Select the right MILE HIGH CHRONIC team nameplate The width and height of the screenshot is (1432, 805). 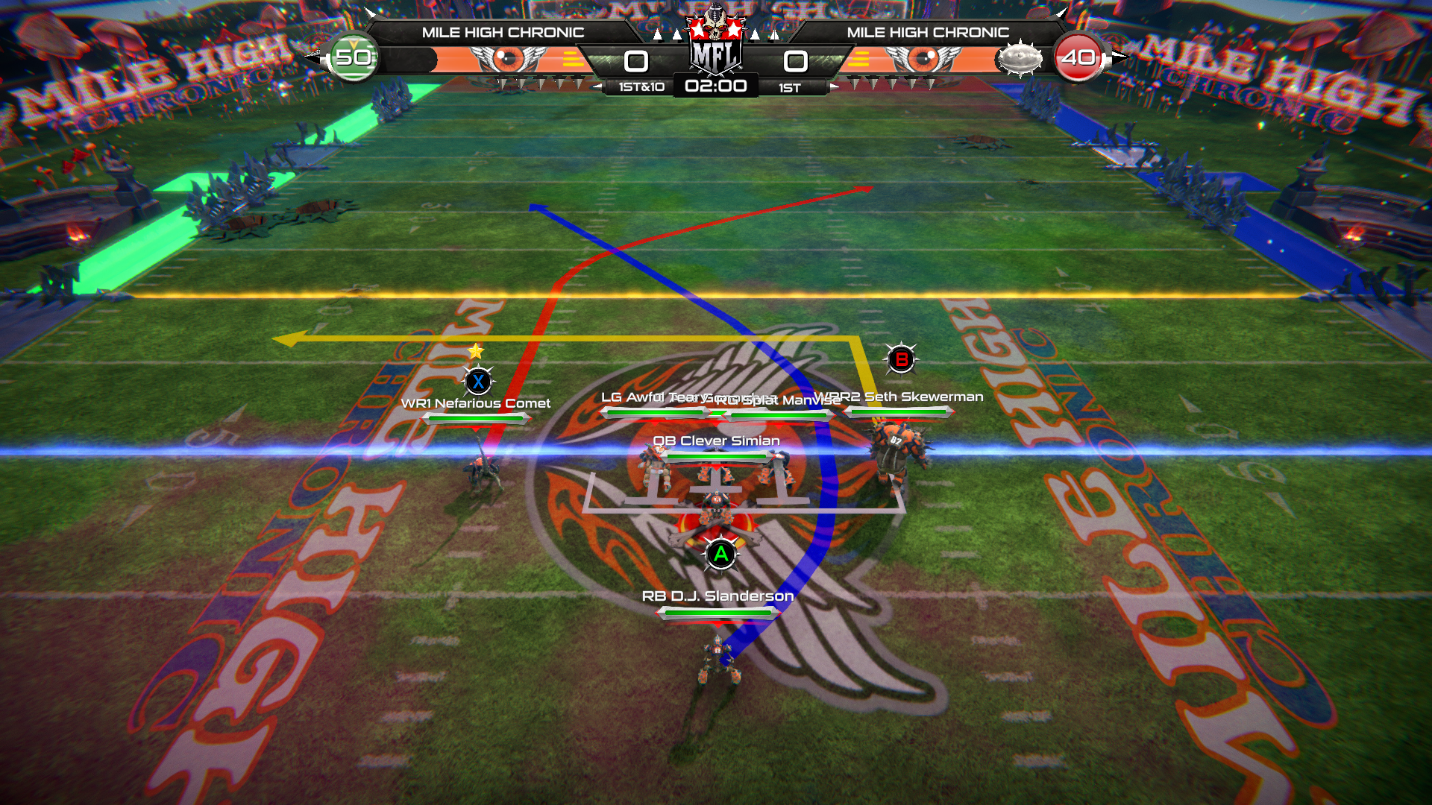(926, 32)
